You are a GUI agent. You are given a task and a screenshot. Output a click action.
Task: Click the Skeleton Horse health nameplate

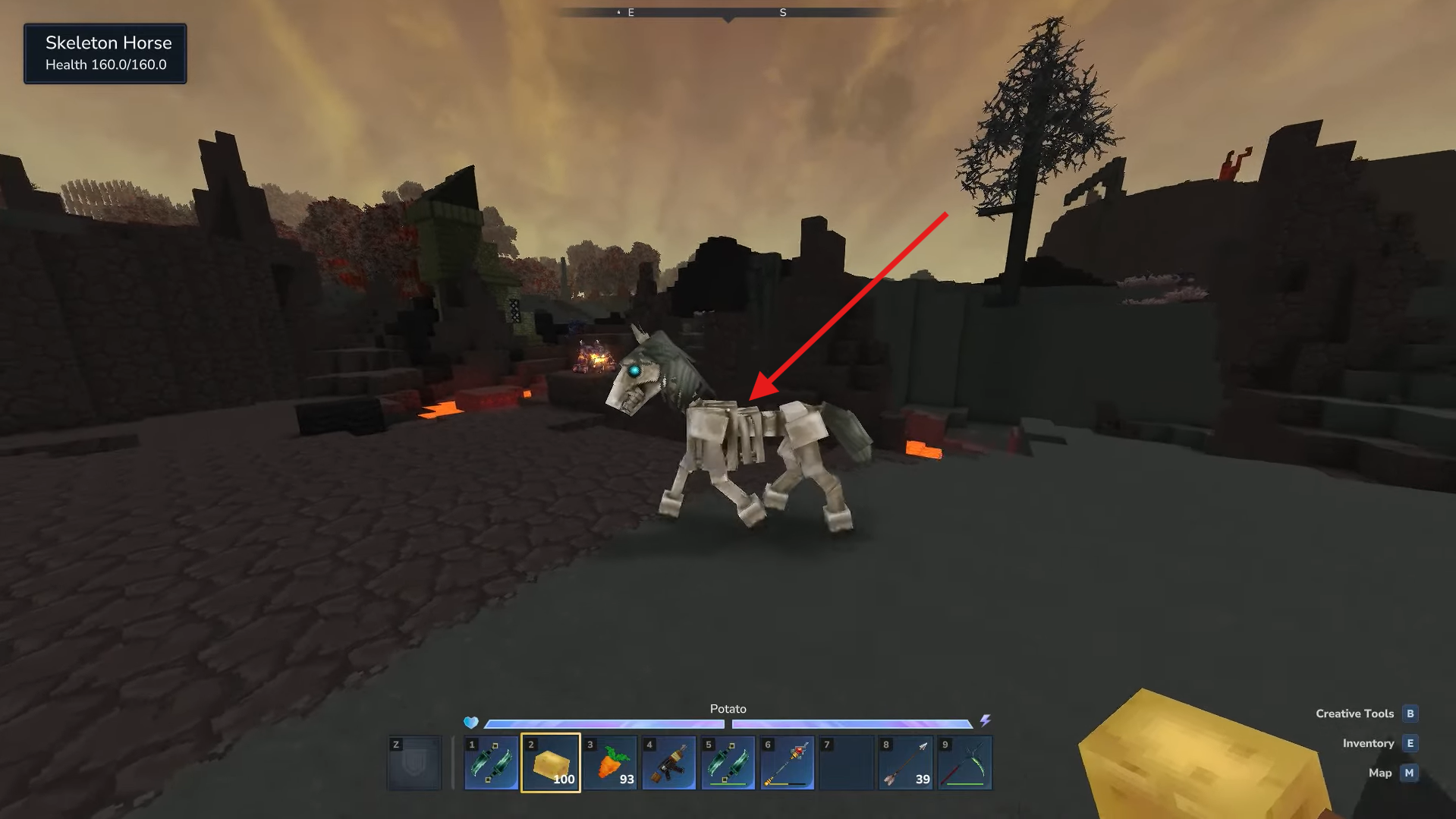[x=105, y=53]
